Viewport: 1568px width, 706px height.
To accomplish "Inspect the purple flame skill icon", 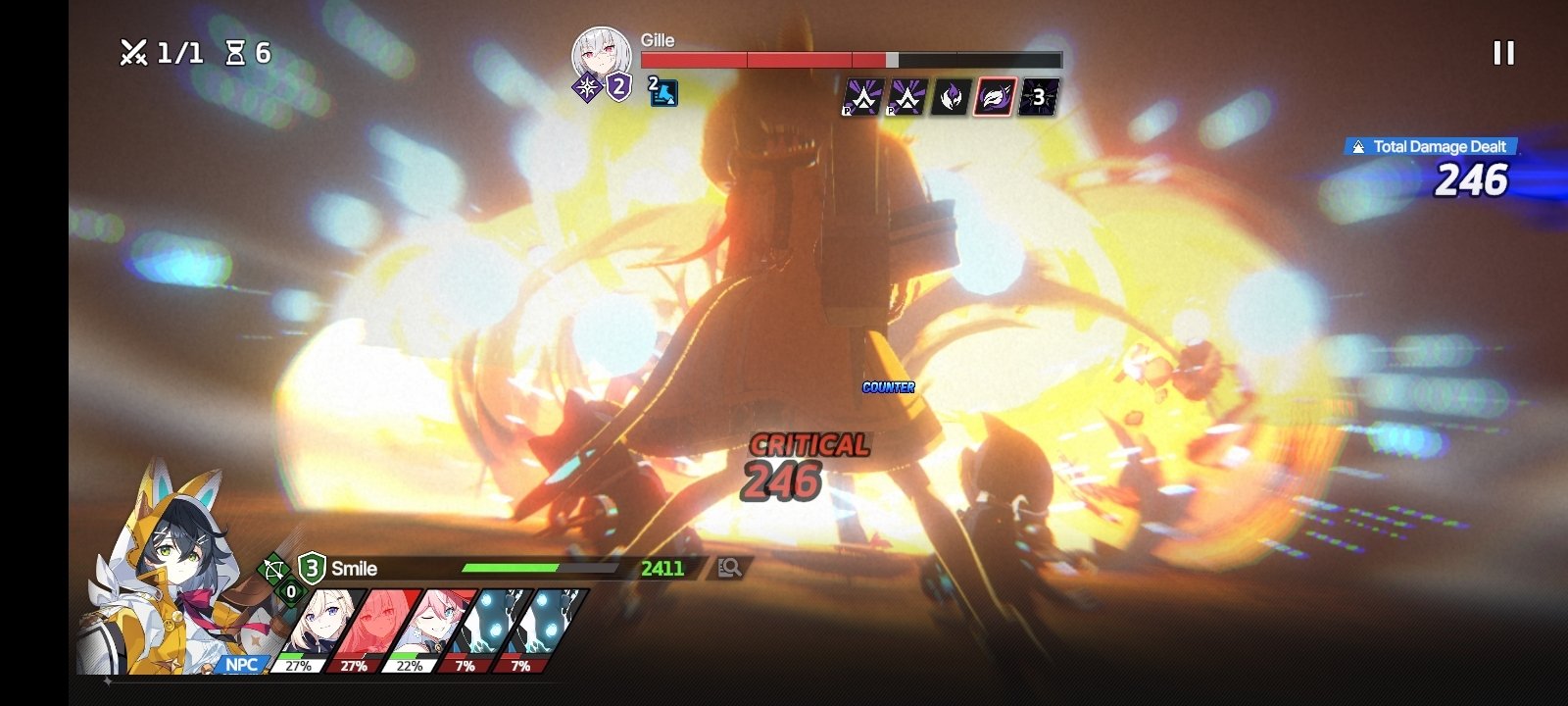I will [950, 97].
